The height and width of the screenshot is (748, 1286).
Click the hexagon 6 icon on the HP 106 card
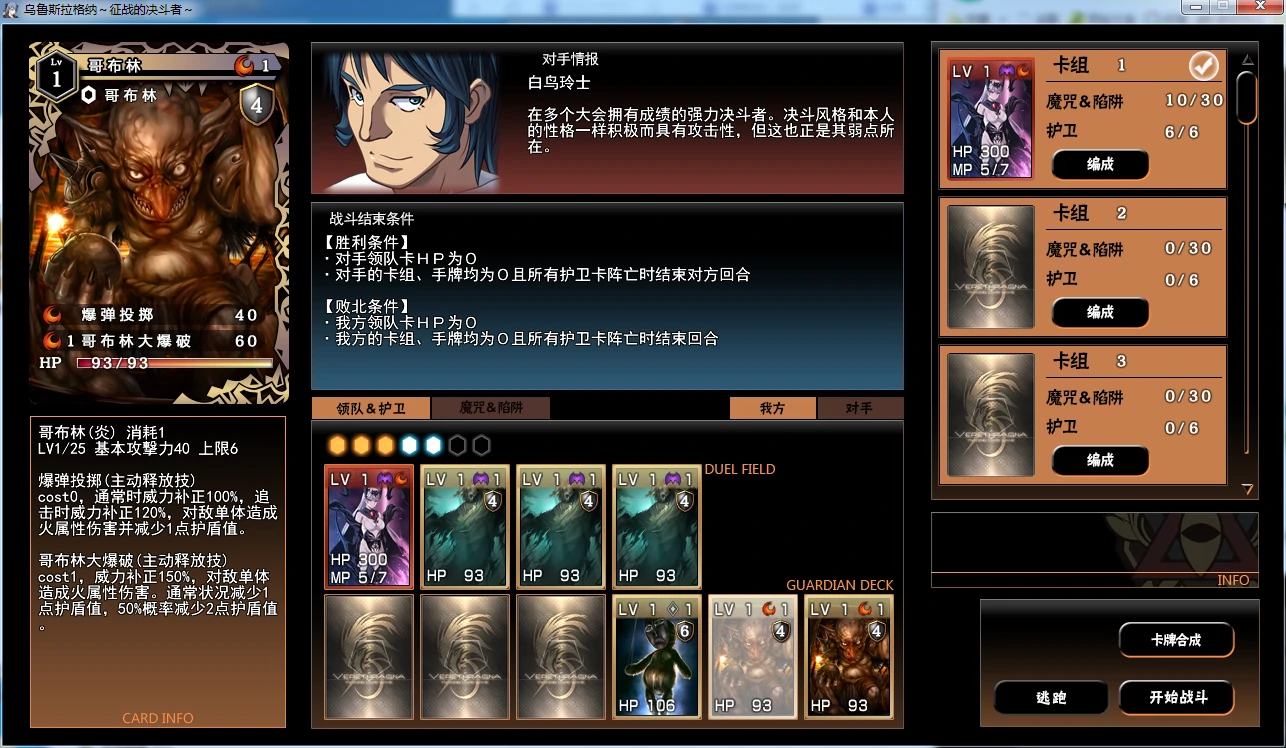(x=684, y=630)
